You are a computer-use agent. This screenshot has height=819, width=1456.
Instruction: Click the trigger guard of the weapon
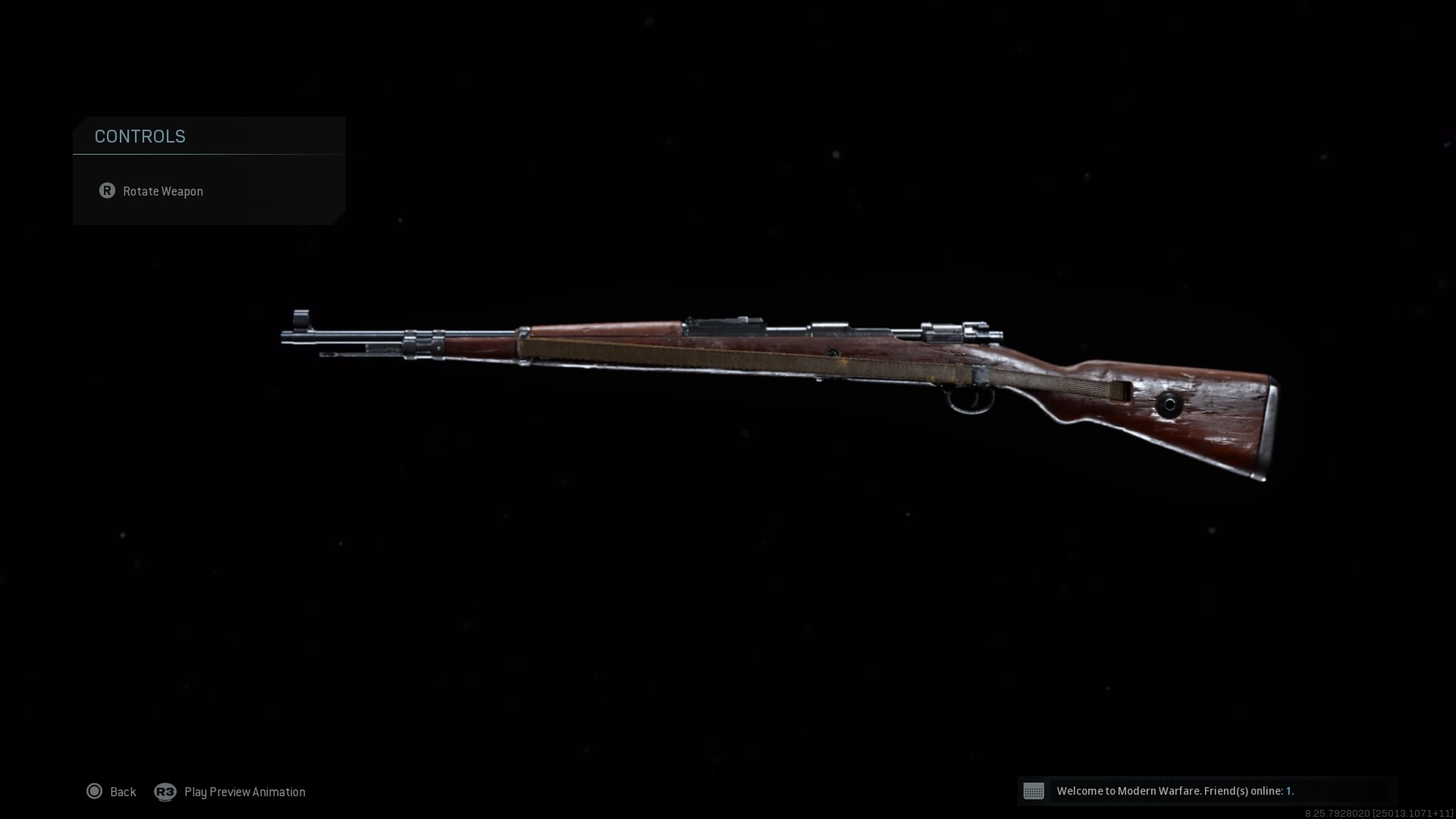[x=971, y=398]
